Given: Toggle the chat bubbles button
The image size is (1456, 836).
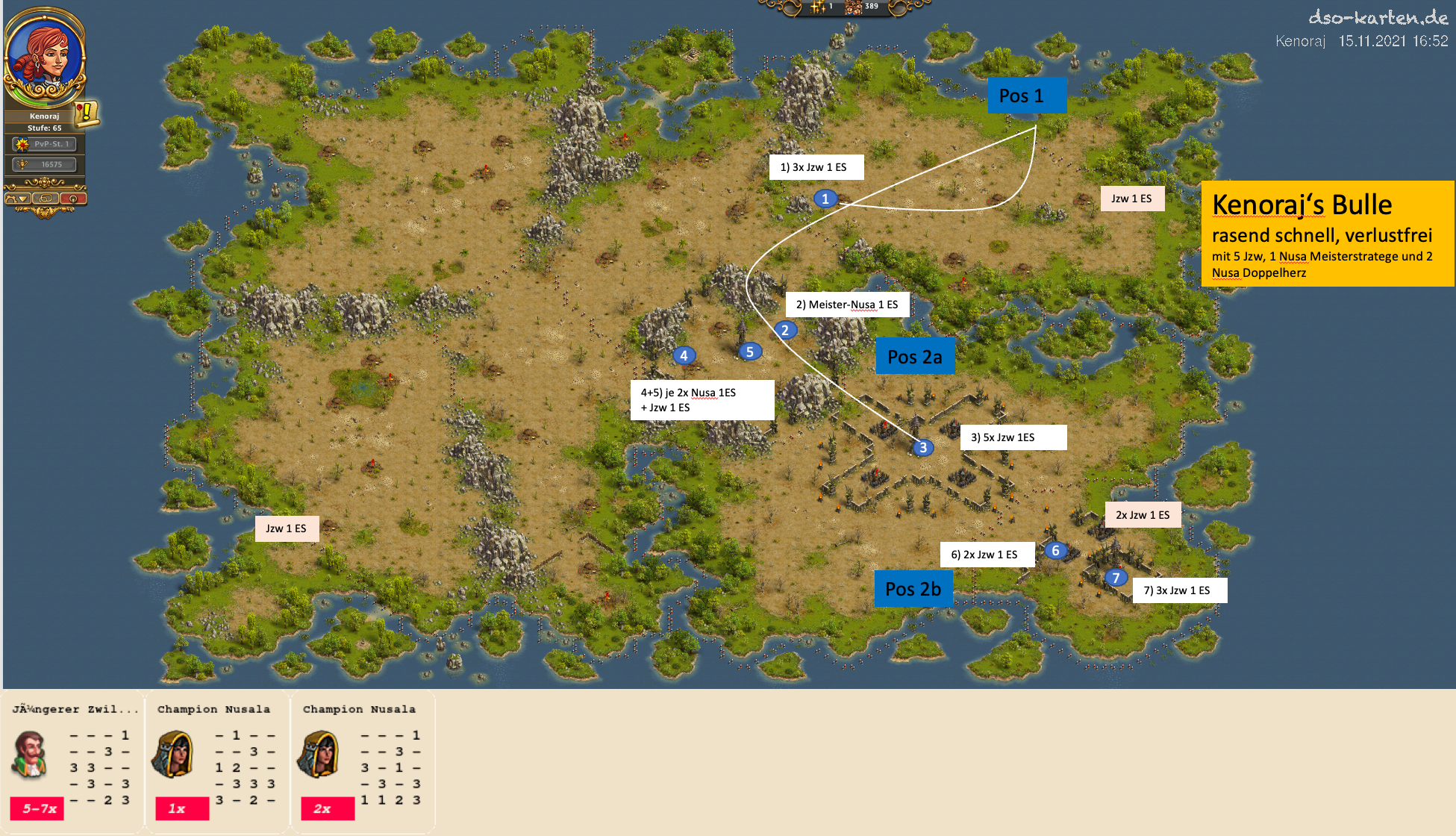Looking at the screenshot, I should pos(45,199).
